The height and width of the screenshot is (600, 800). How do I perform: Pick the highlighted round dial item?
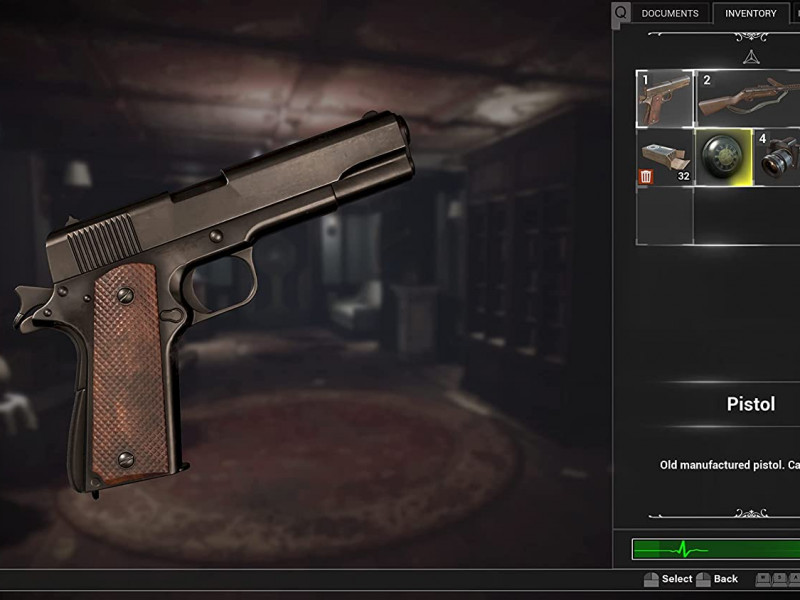723,157
